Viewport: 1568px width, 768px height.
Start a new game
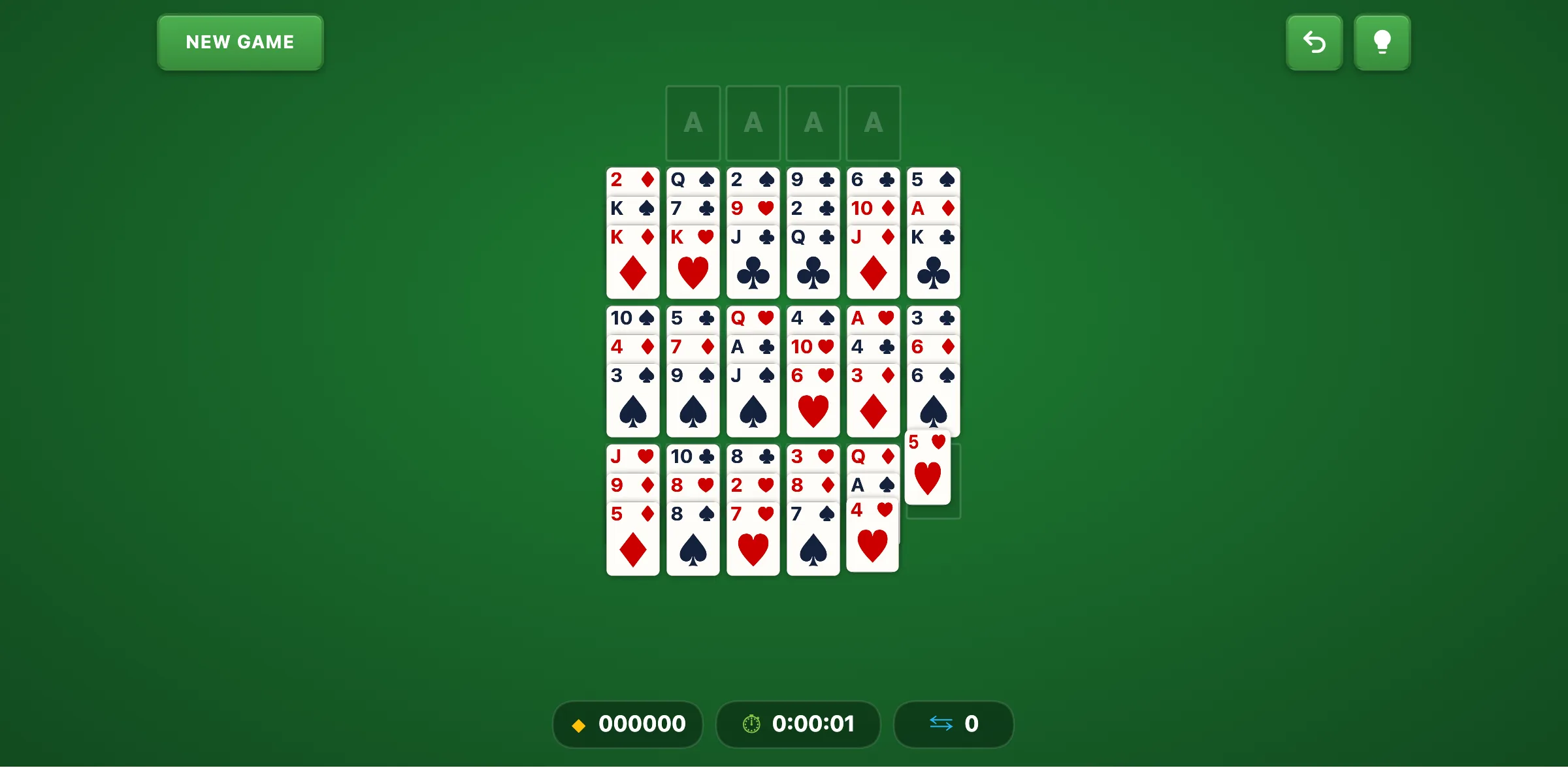(x=240, y=42)
